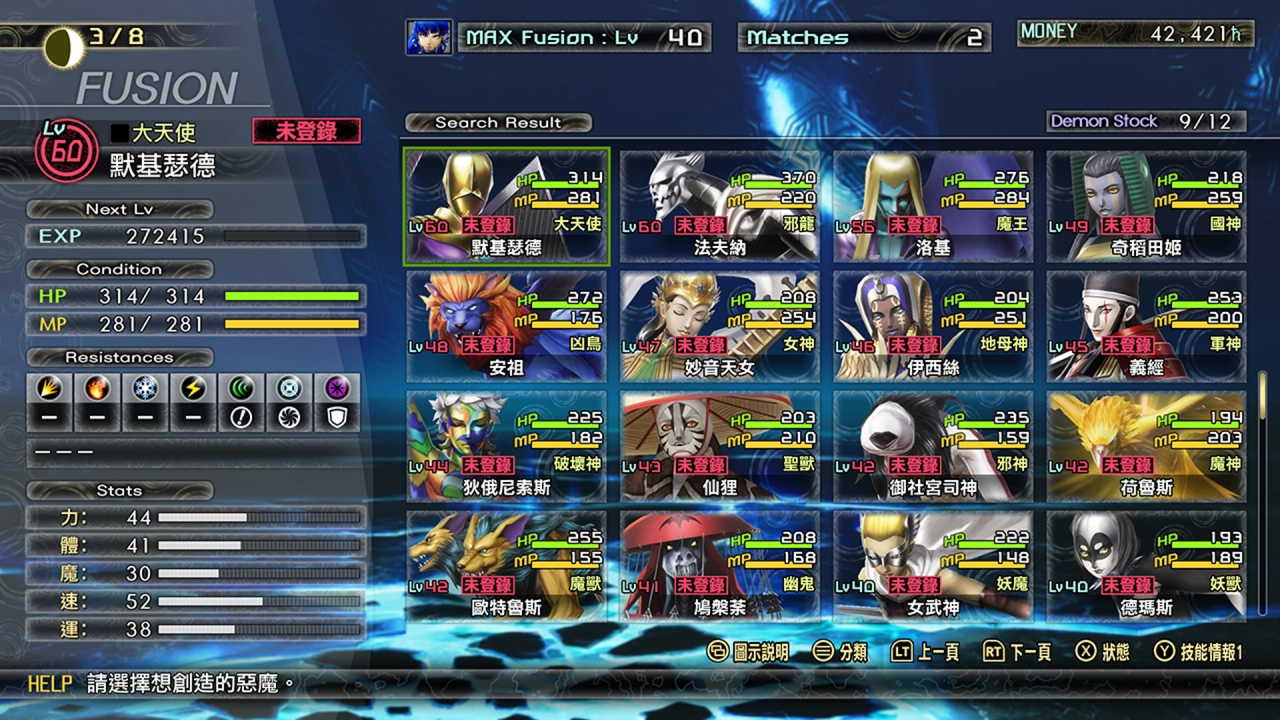This screenshot has height=720, width=1280.
Task: Click the Search Result header
Action: [x=497, y=122]
